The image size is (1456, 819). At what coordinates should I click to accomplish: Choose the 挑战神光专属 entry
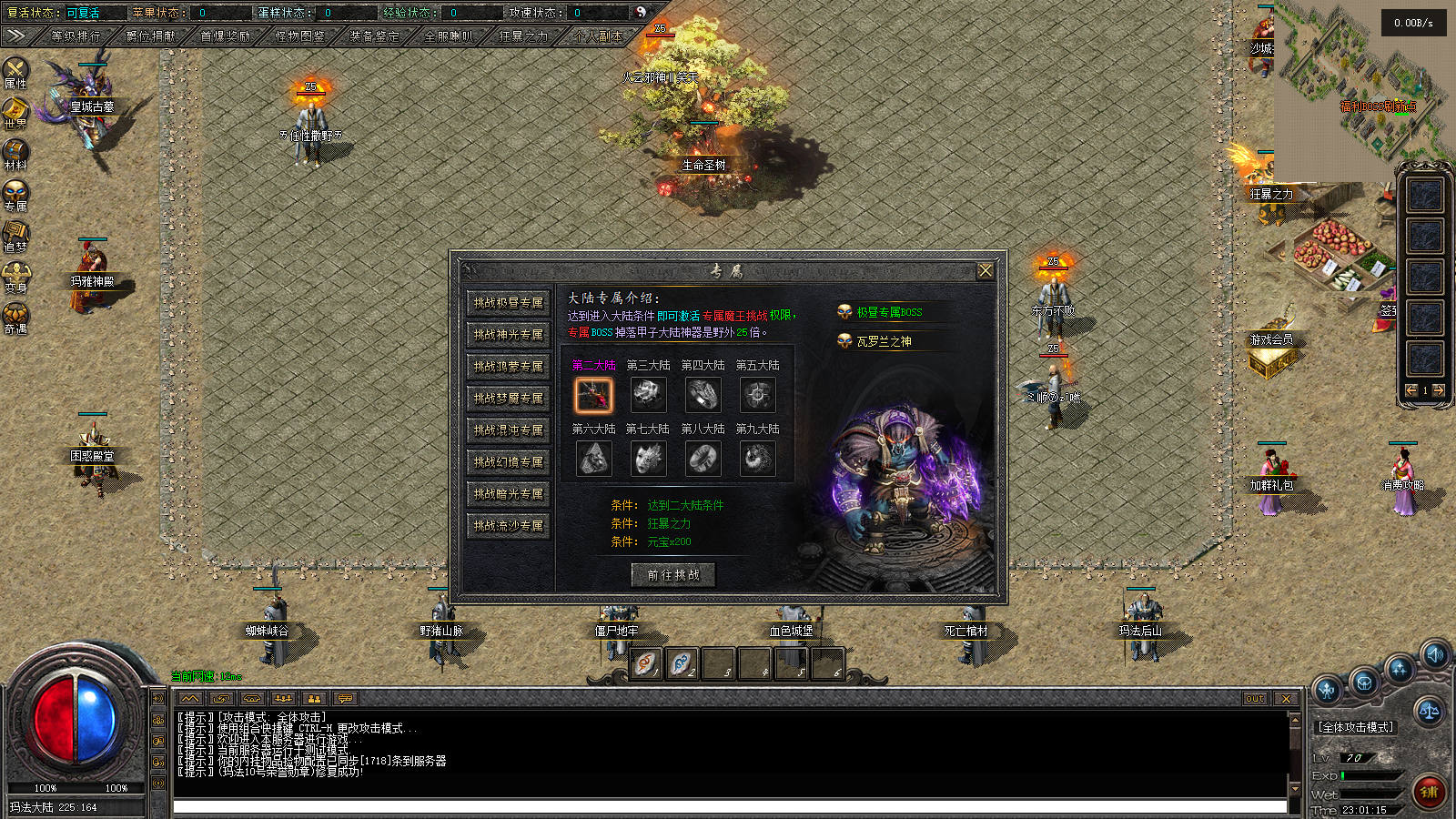(x=508, y=335)
